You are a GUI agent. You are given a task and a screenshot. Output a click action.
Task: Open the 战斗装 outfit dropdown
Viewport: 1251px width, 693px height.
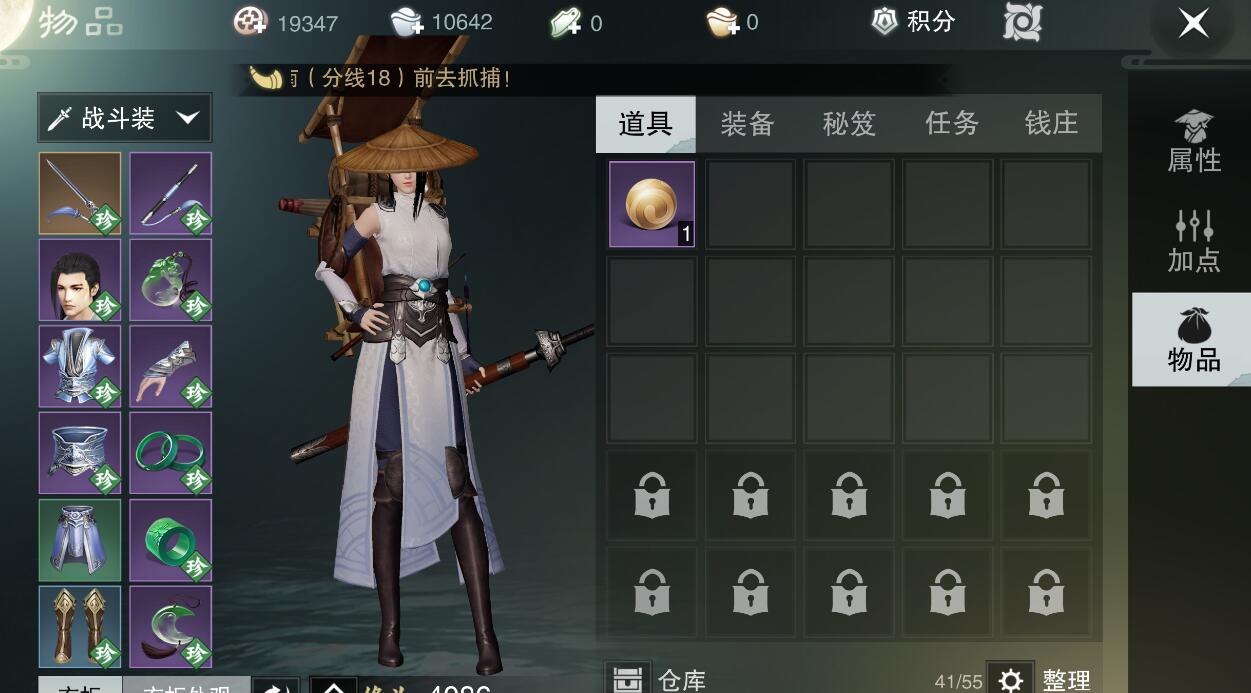pyautogui.click(x=125, y=119)
